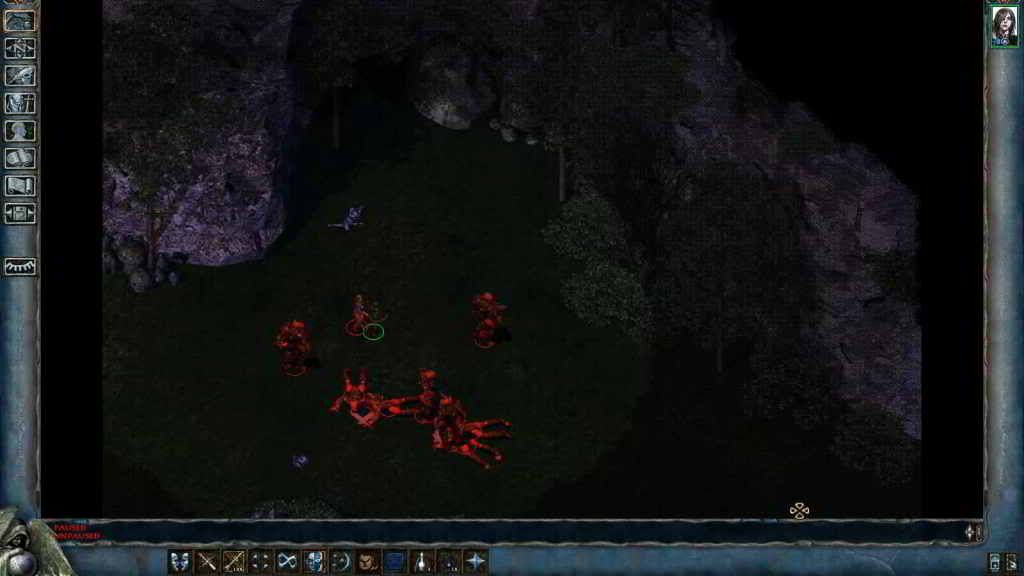Click the four-dots action button
The image size is (1024, 576).
[260, 561]
